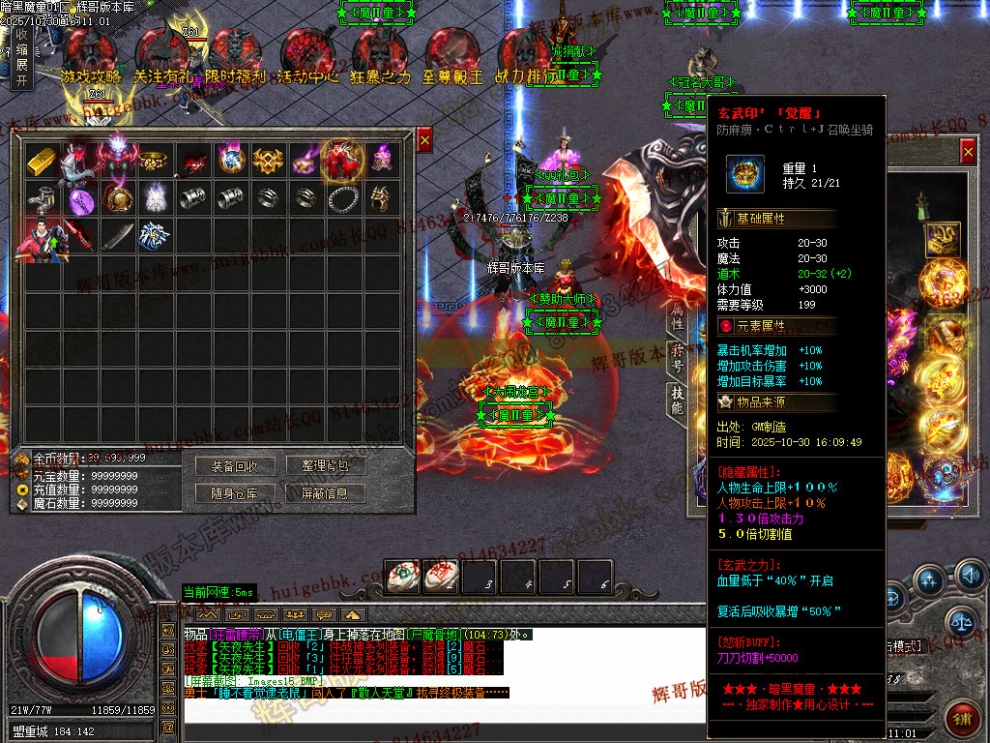Click the sound speaker icon button

(x=969, y=575)
